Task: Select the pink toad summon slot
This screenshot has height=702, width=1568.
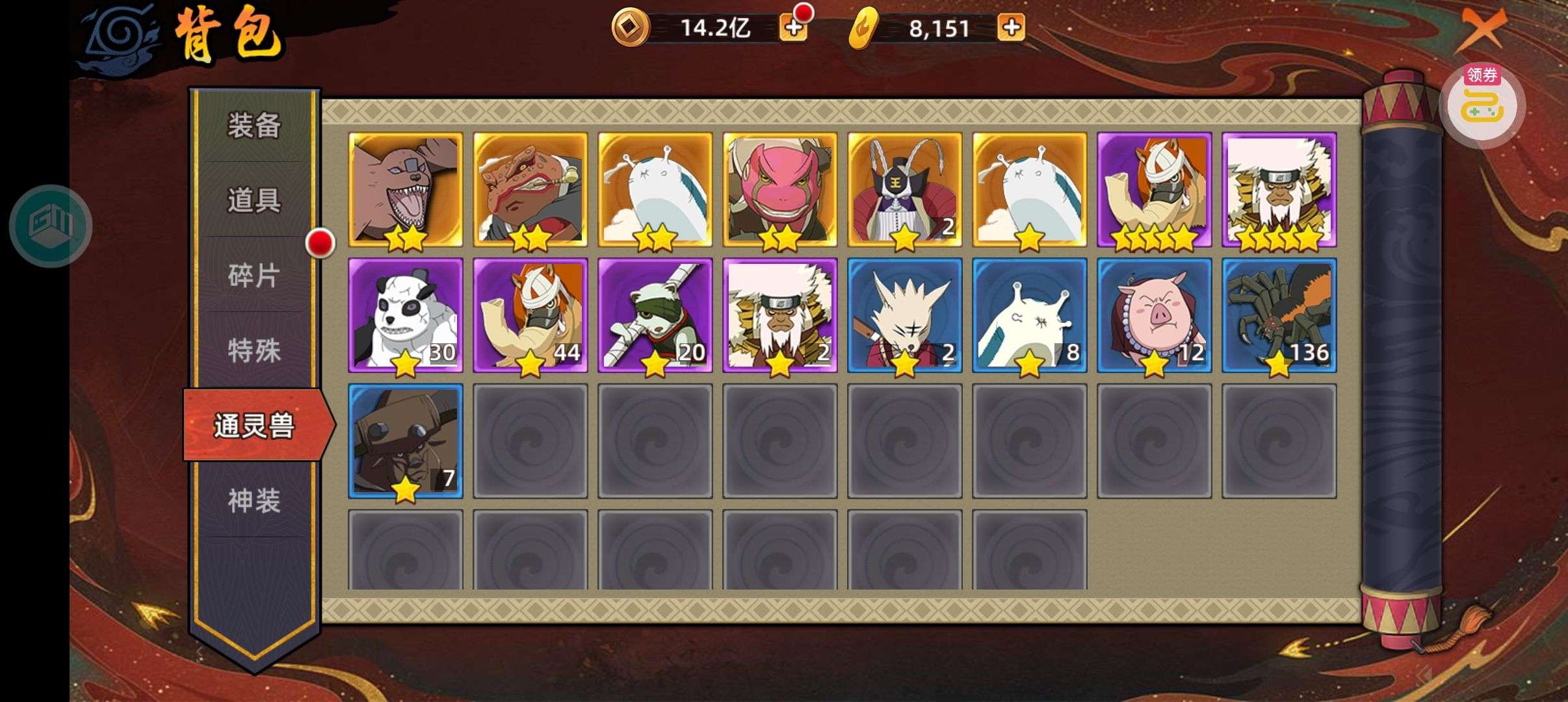Action: click(x=780, y=189)
